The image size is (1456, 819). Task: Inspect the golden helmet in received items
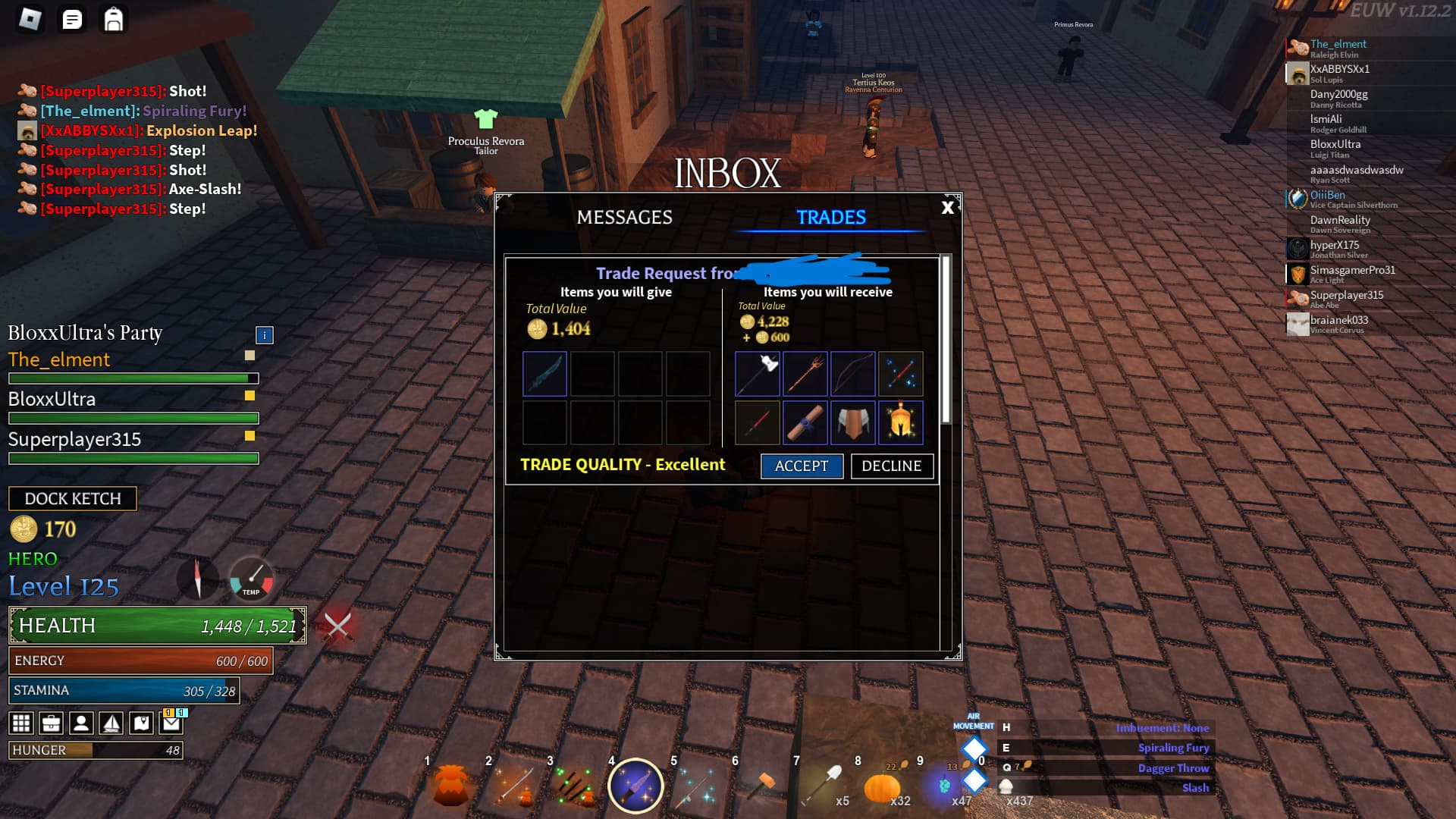(900, 423)
